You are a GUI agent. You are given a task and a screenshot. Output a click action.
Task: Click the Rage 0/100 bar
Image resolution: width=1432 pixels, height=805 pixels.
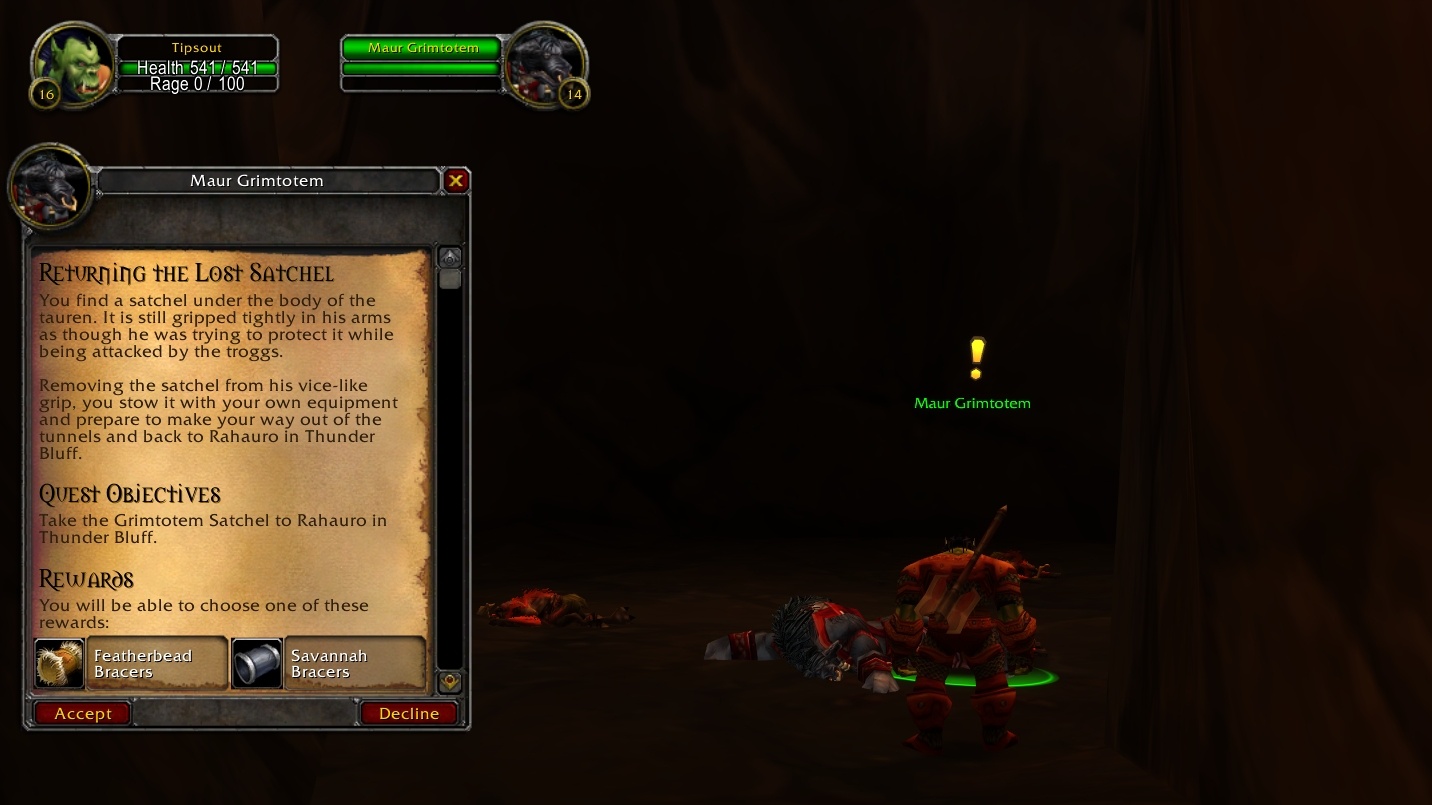coord(197,84)
